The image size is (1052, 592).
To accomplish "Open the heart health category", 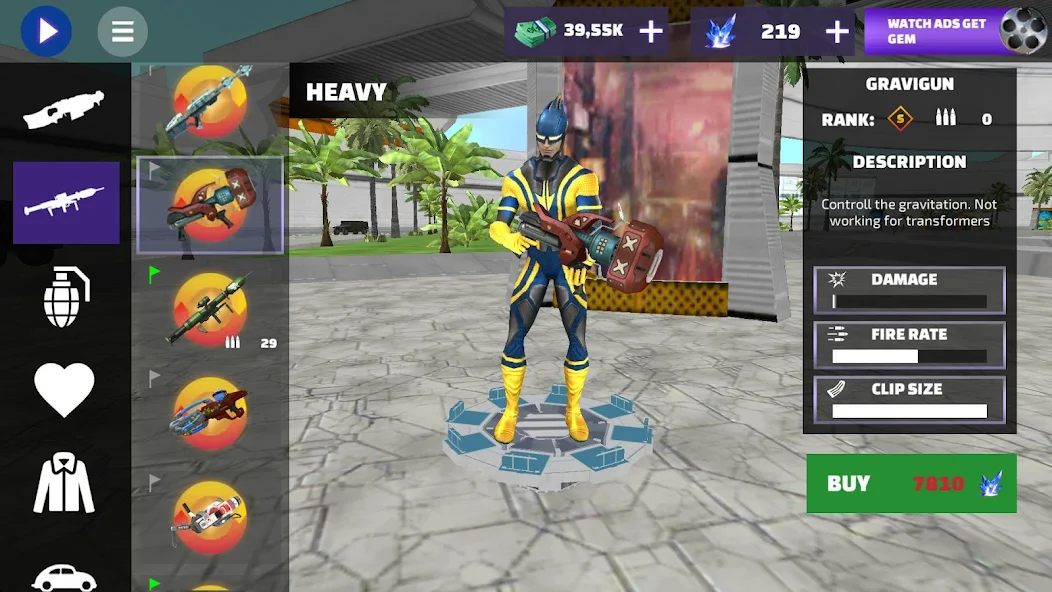I will point(65,389).
